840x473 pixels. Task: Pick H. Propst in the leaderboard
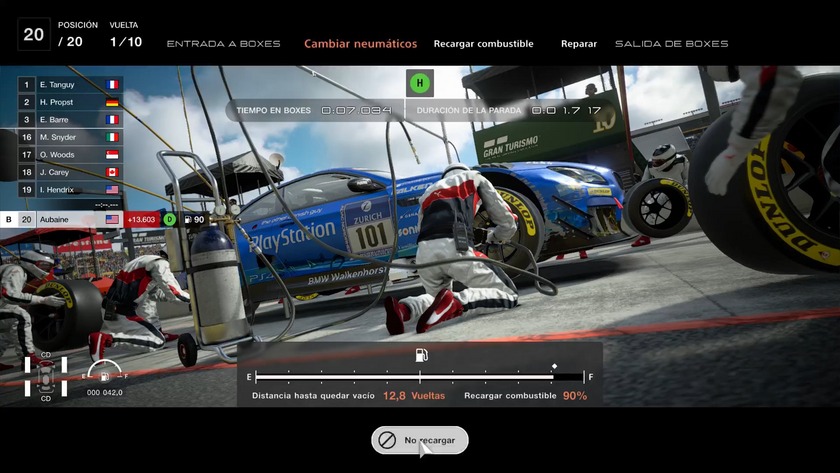coord(70,102)
